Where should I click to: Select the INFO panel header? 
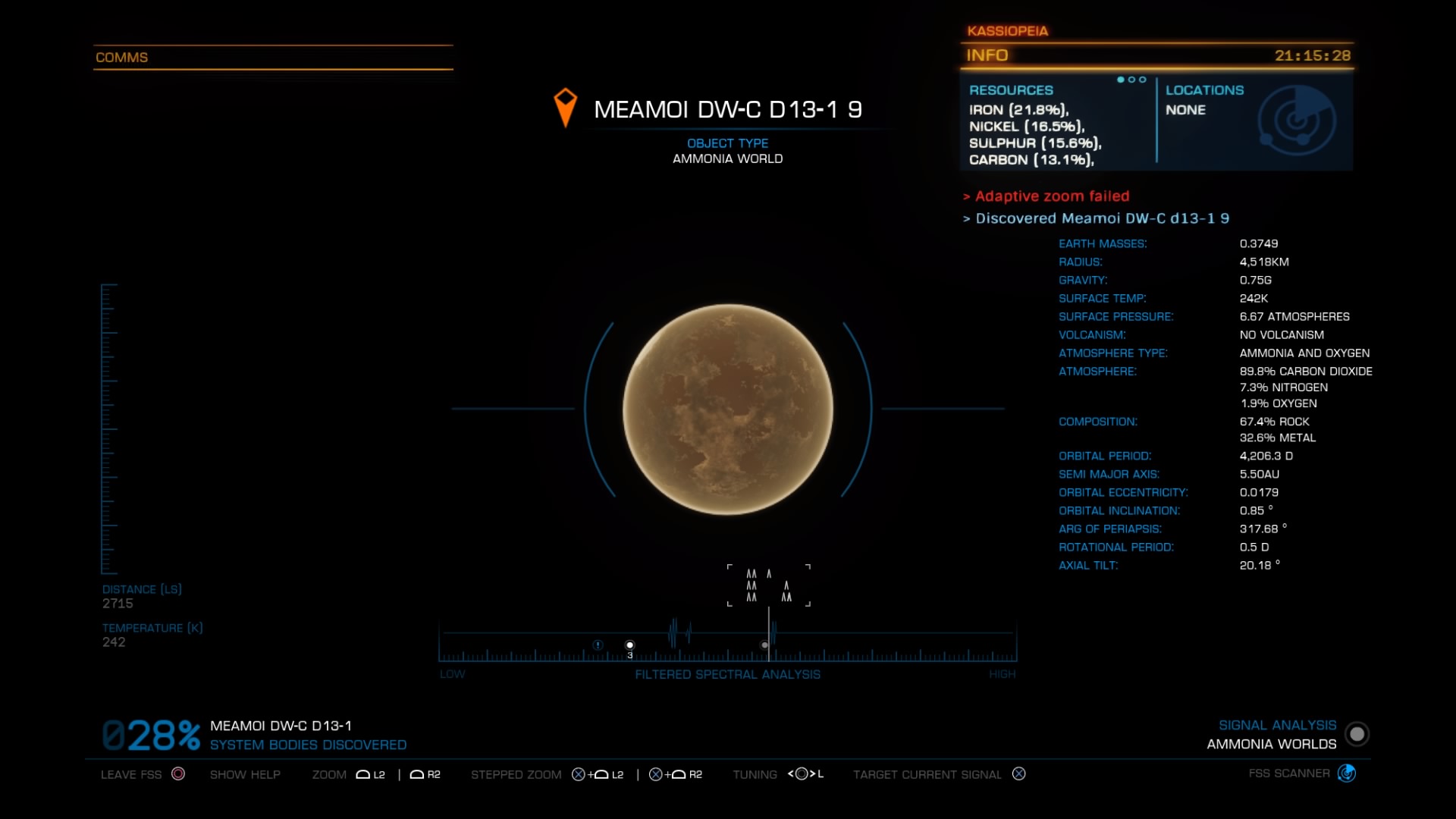(x=987, y=55)
